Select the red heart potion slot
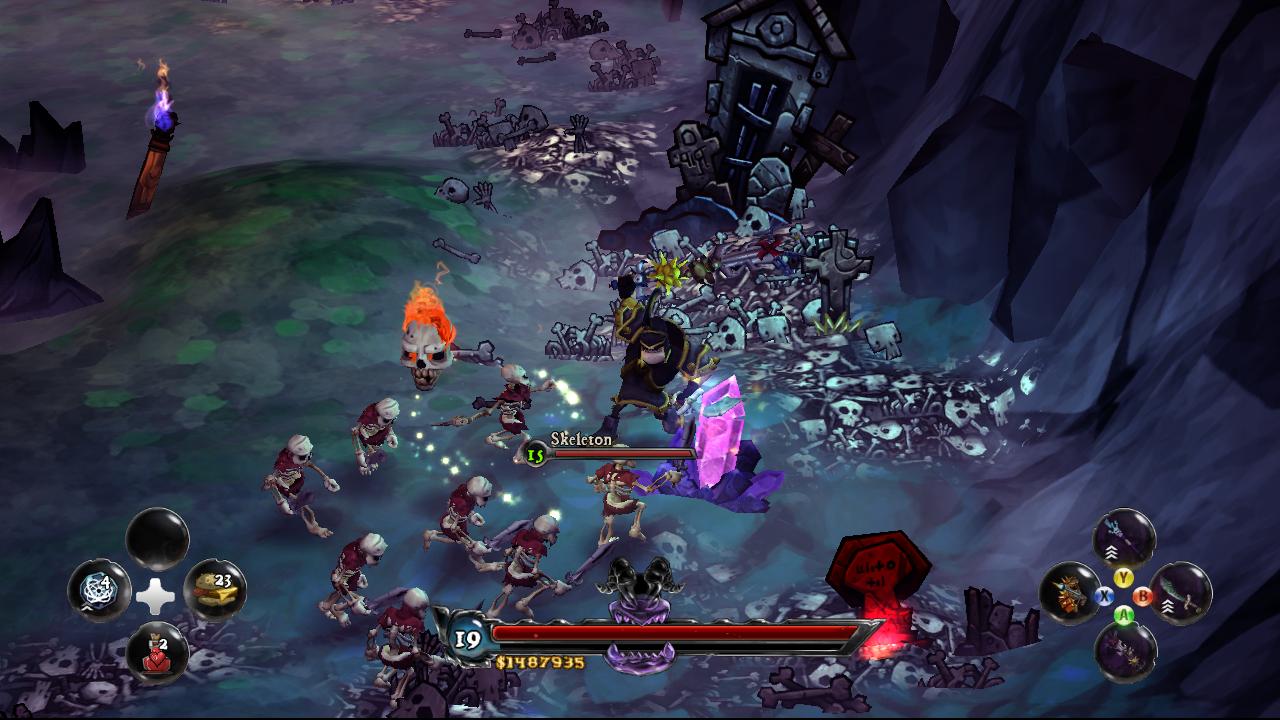The width and height of the screenshot is (1280, 720). pyautogui.click(x=157, y=650)
